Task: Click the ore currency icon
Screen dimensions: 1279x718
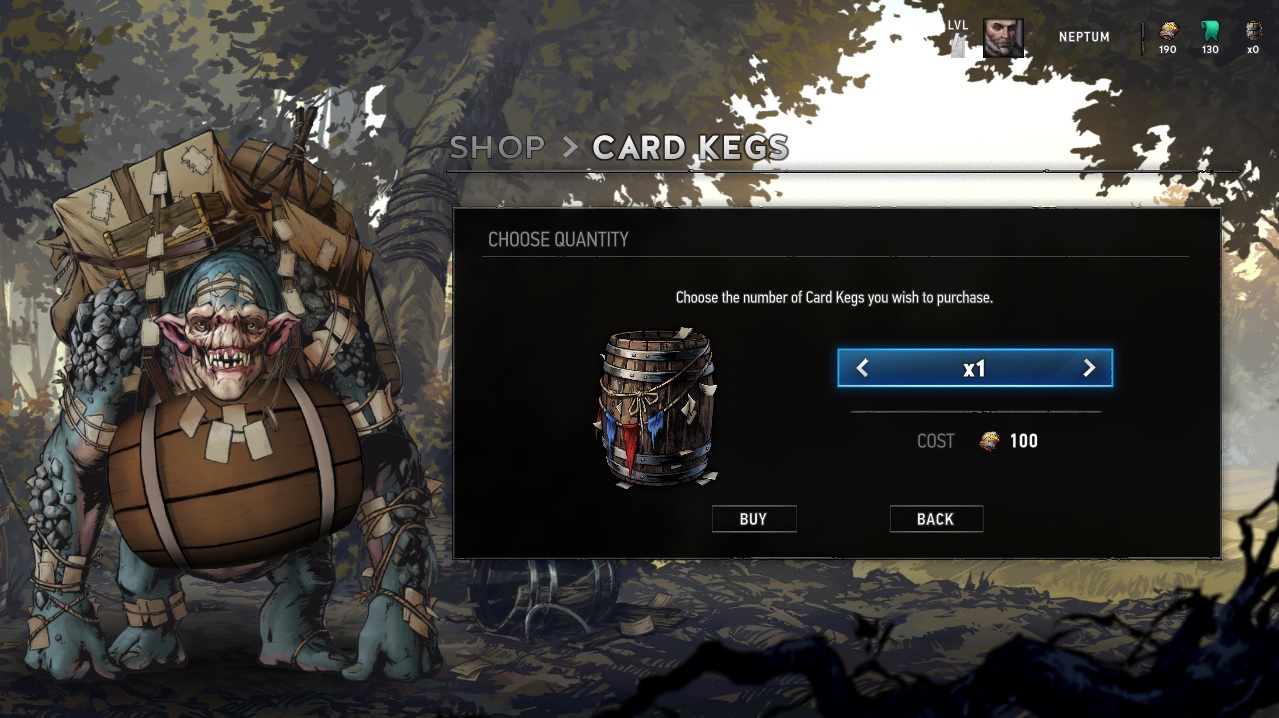Action: [1168, 31]
